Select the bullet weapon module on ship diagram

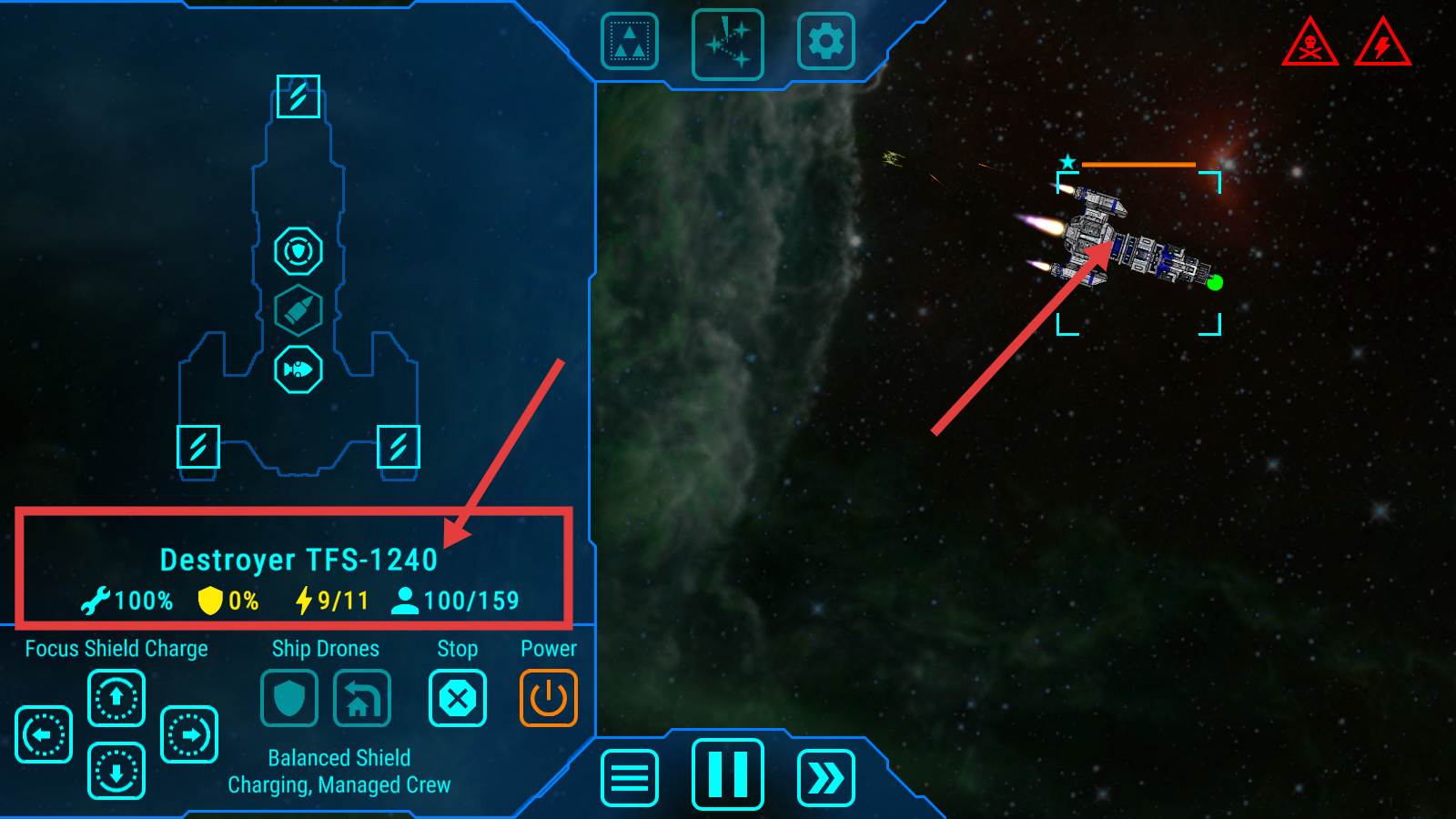point(298,310)
